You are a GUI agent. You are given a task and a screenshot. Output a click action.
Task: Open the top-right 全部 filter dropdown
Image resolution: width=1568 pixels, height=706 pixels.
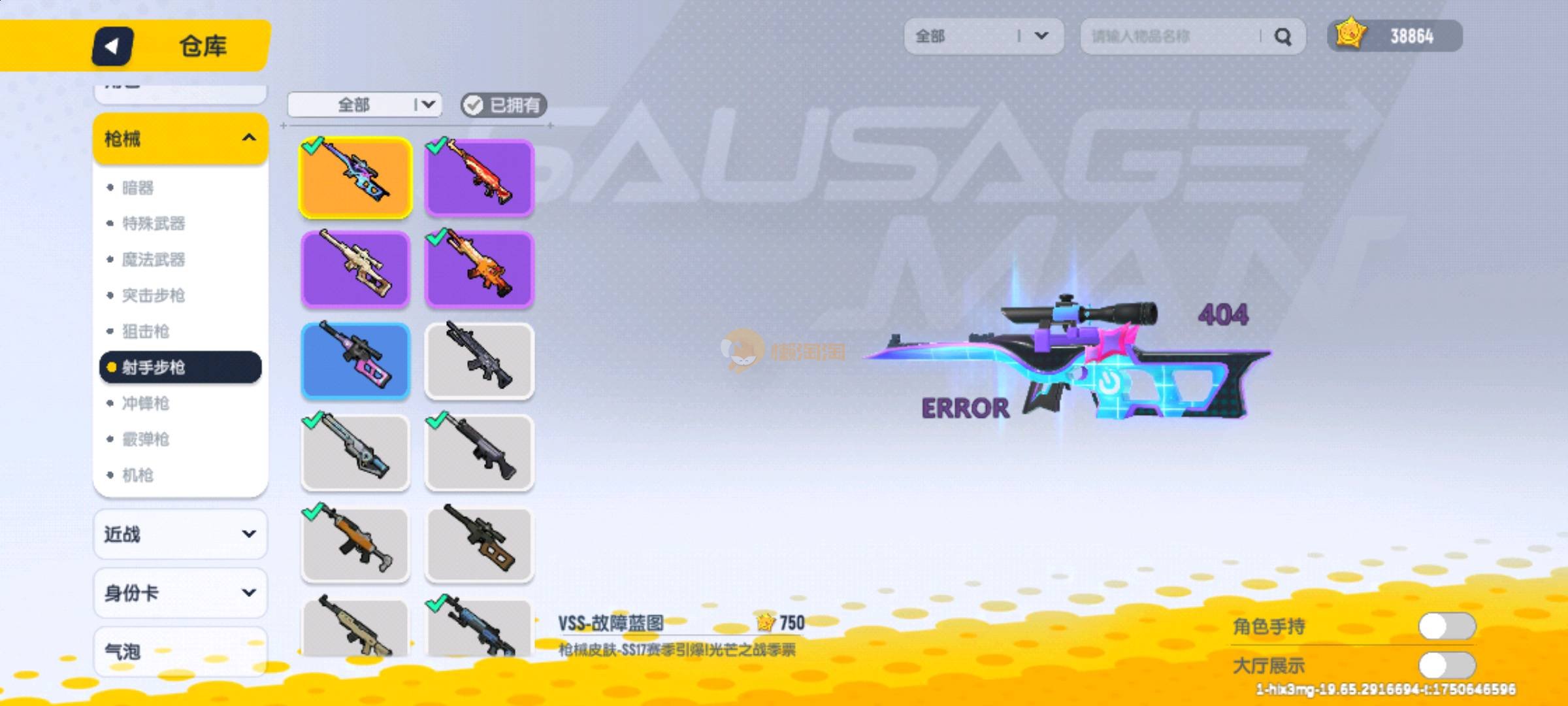click(983, 37)
